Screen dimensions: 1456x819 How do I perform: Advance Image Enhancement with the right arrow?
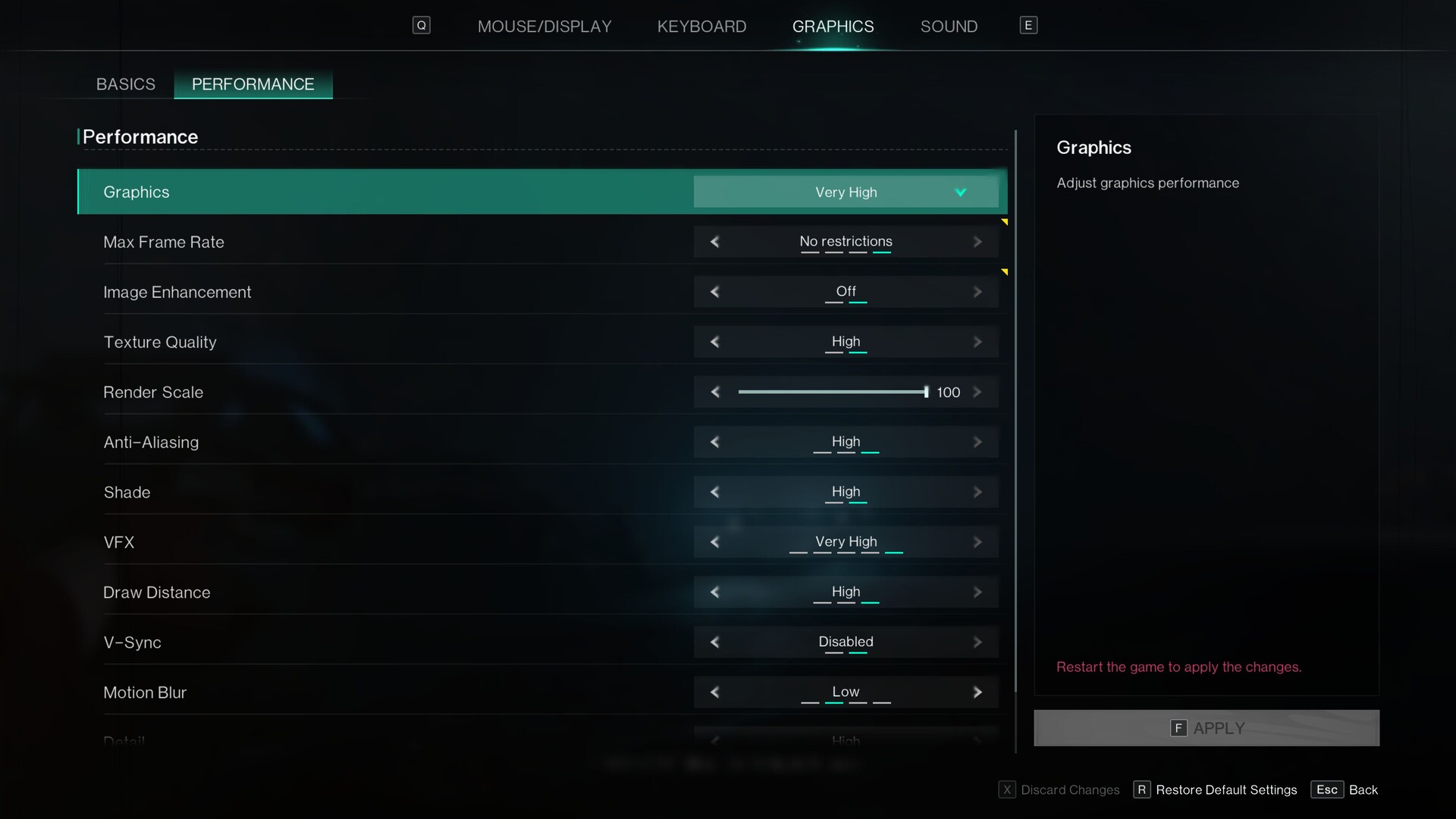(x=977, y=292)
